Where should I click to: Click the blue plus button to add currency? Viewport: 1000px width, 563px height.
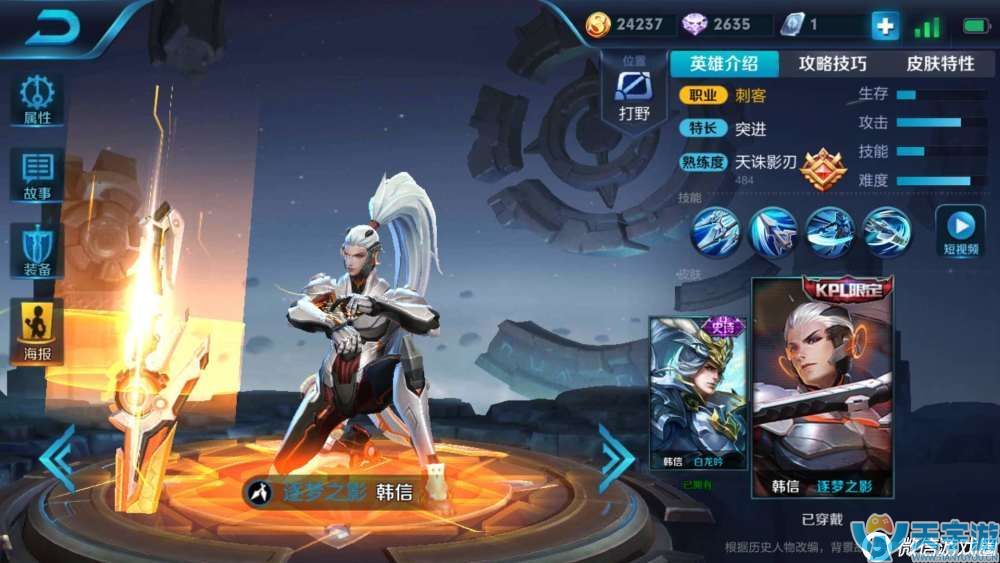(885, 26)
